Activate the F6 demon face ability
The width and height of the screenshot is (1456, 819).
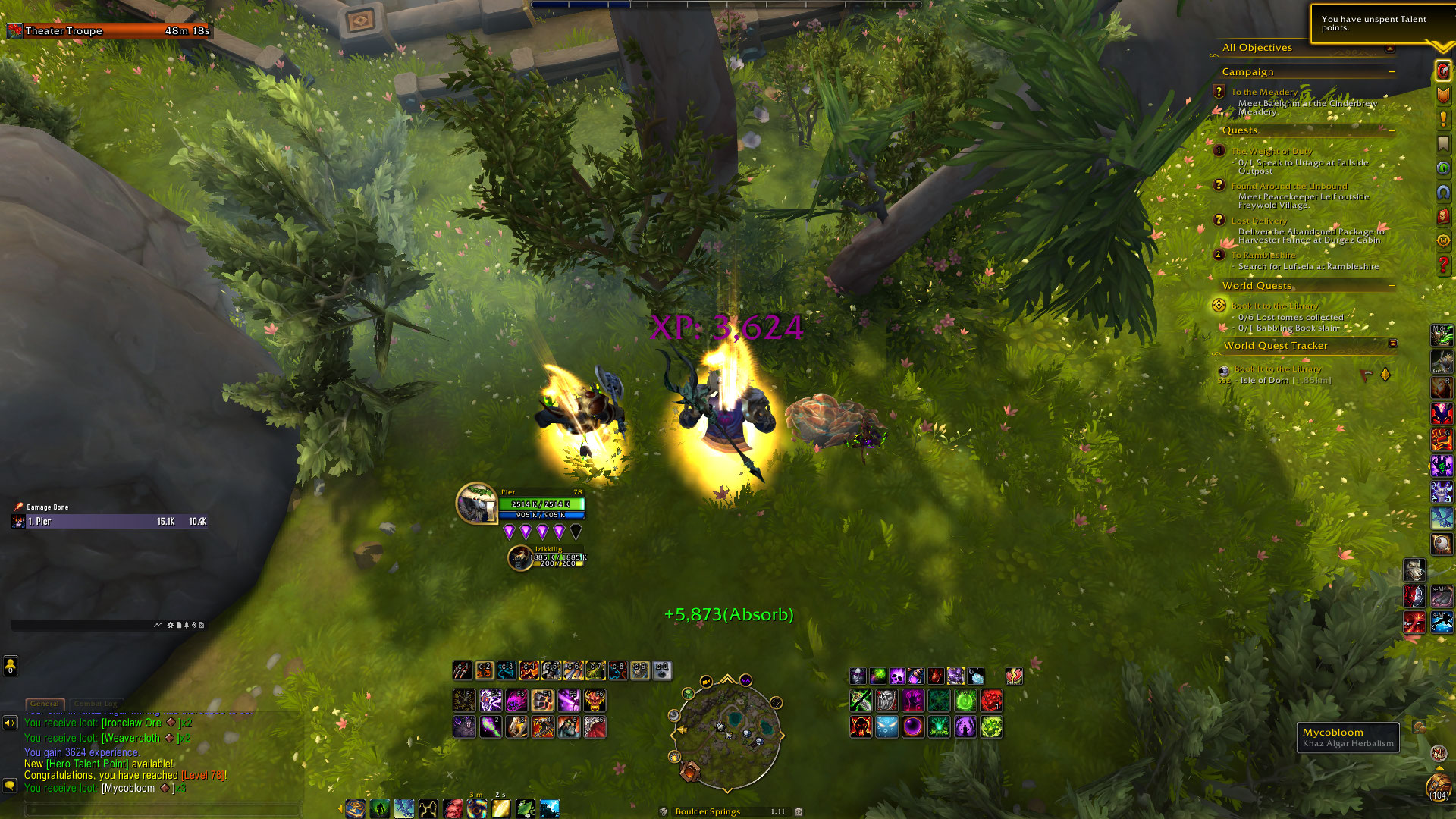[x=595, y=701]
